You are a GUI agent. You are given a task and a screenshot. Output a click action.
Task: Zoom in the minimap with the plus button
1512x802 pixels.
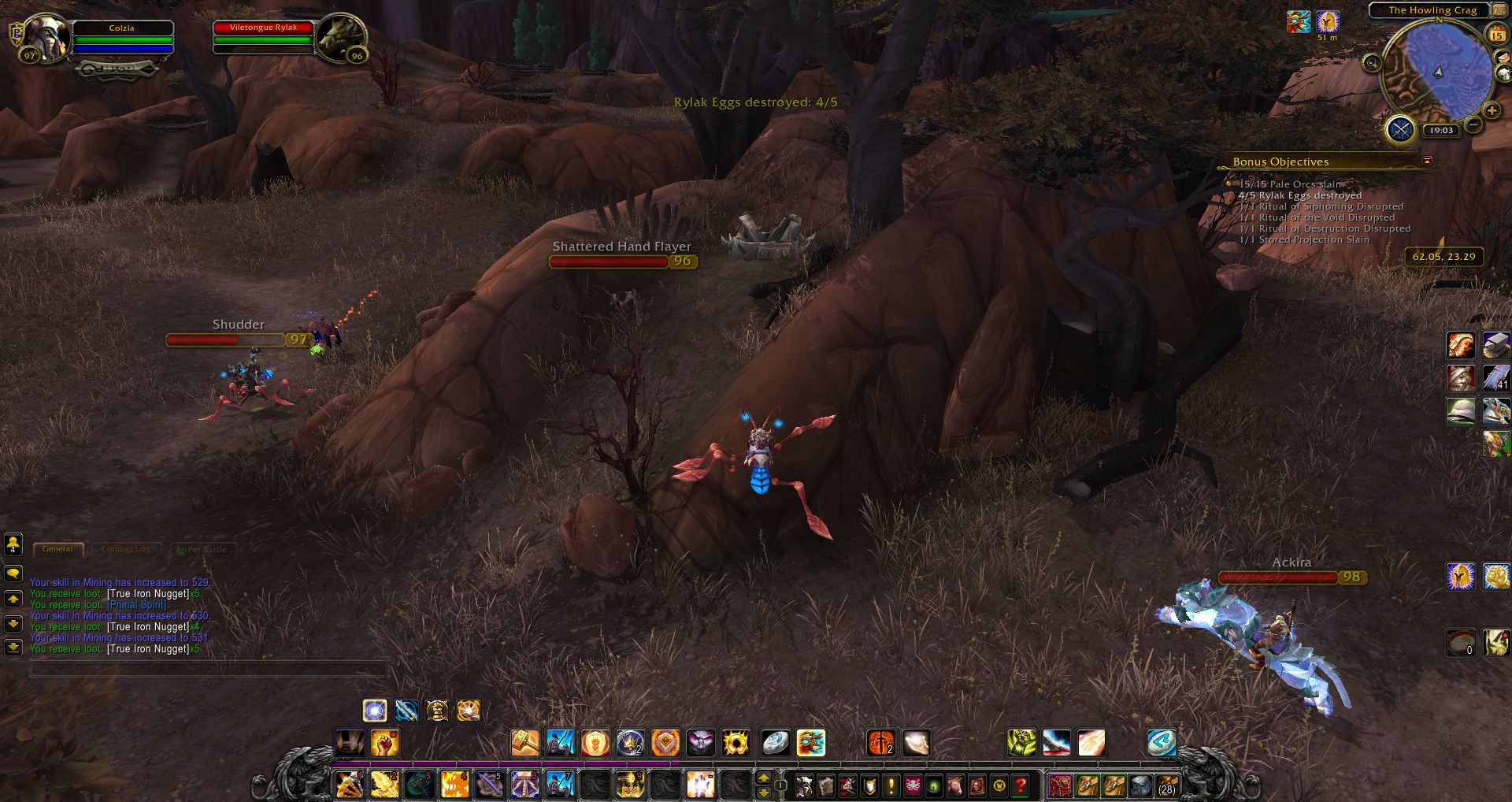pyautogui.click(x=1492, y=111)
